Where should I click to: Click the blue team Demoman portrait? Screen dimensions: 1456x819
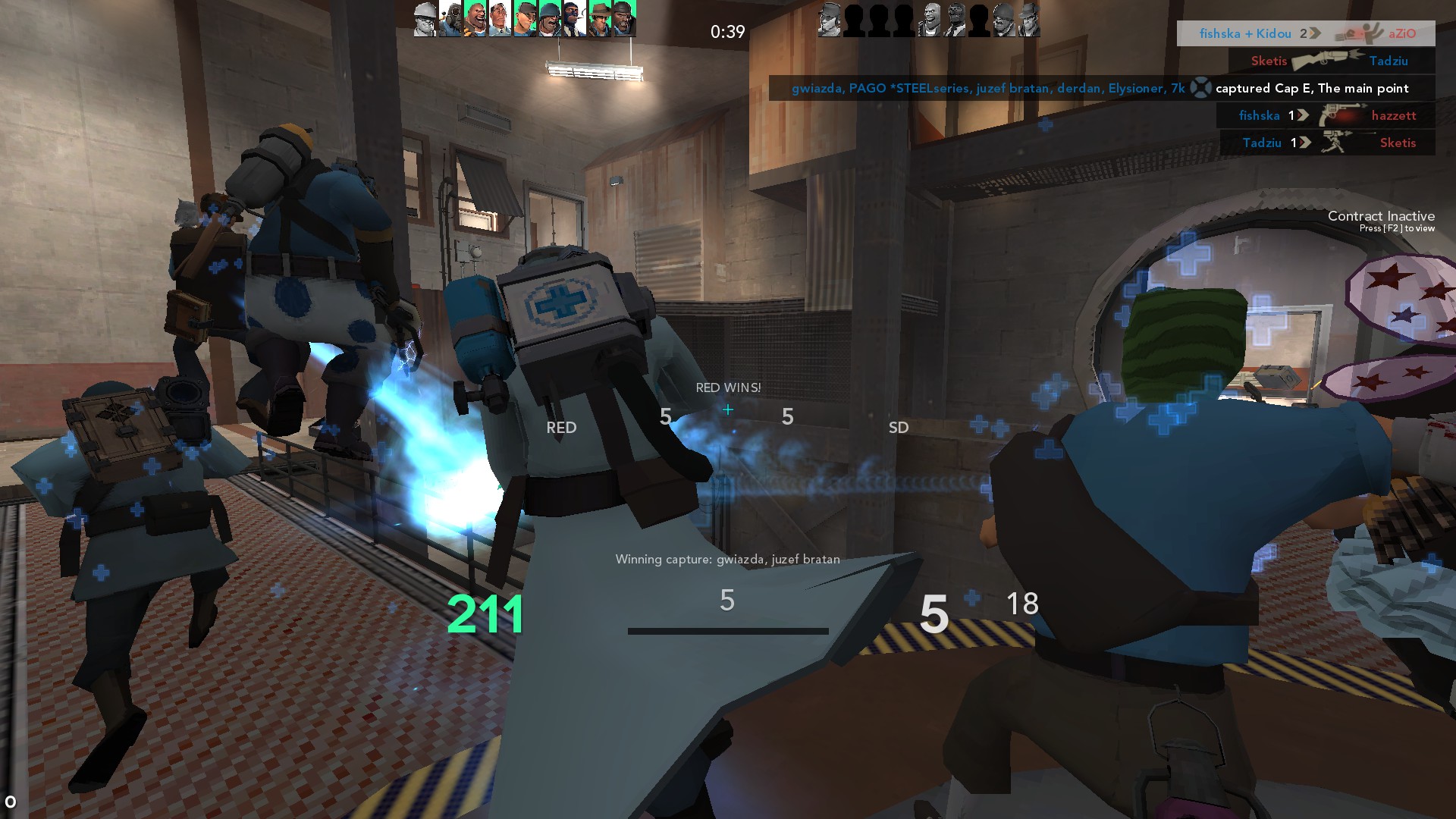(624, 19)
